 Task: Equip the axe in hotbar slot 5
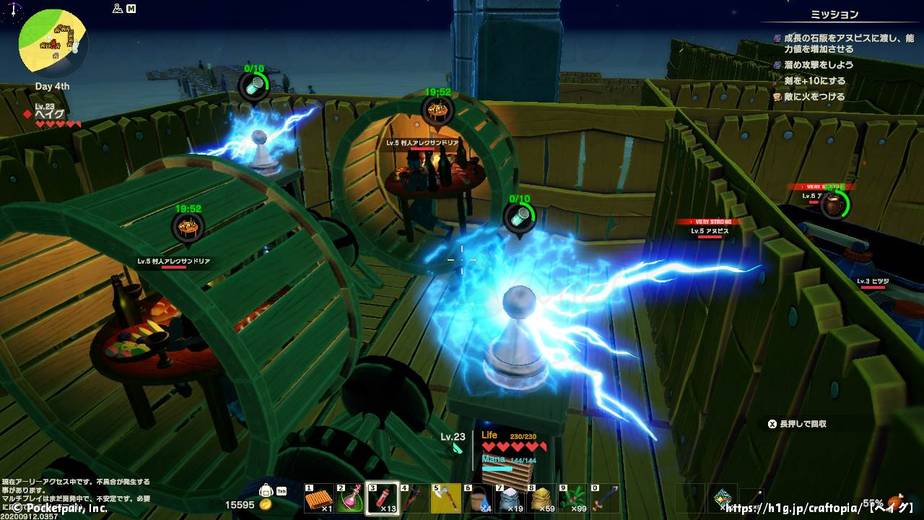click(445, 498)
